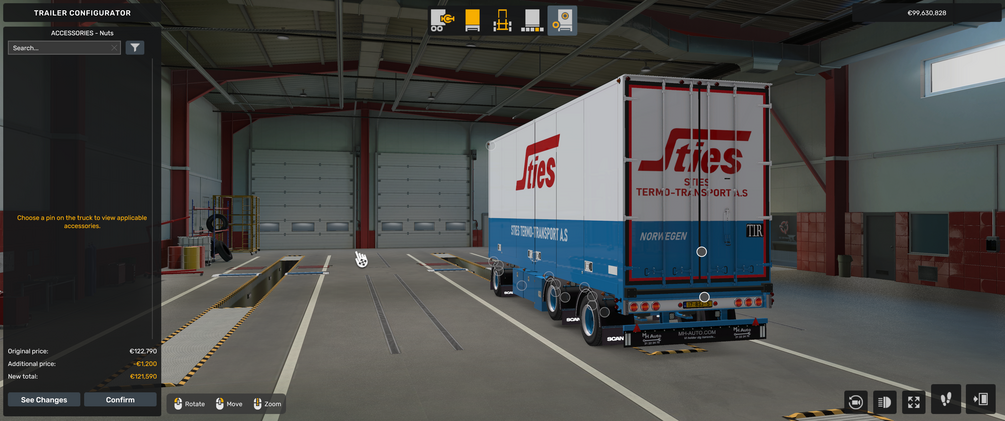
Task: Clear the search box with the X
Action: [115, 47]
